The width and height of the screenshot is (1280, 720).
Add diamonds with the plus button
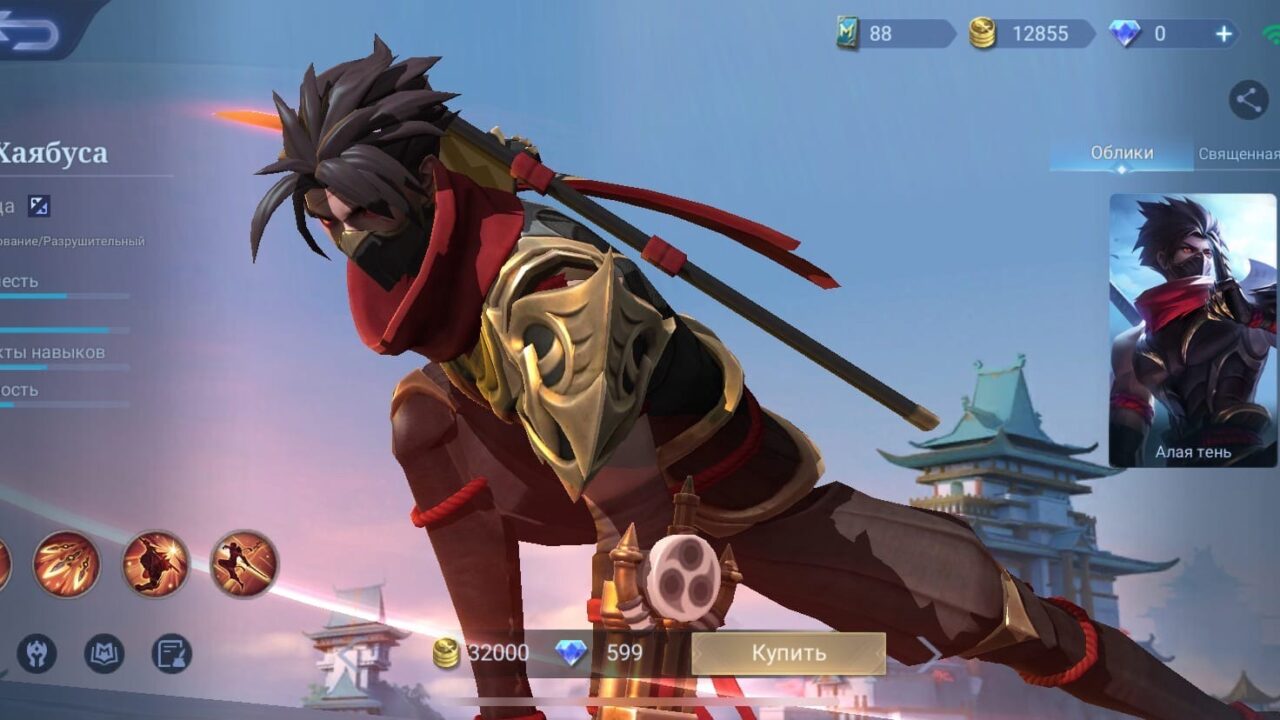[1224, 34]
